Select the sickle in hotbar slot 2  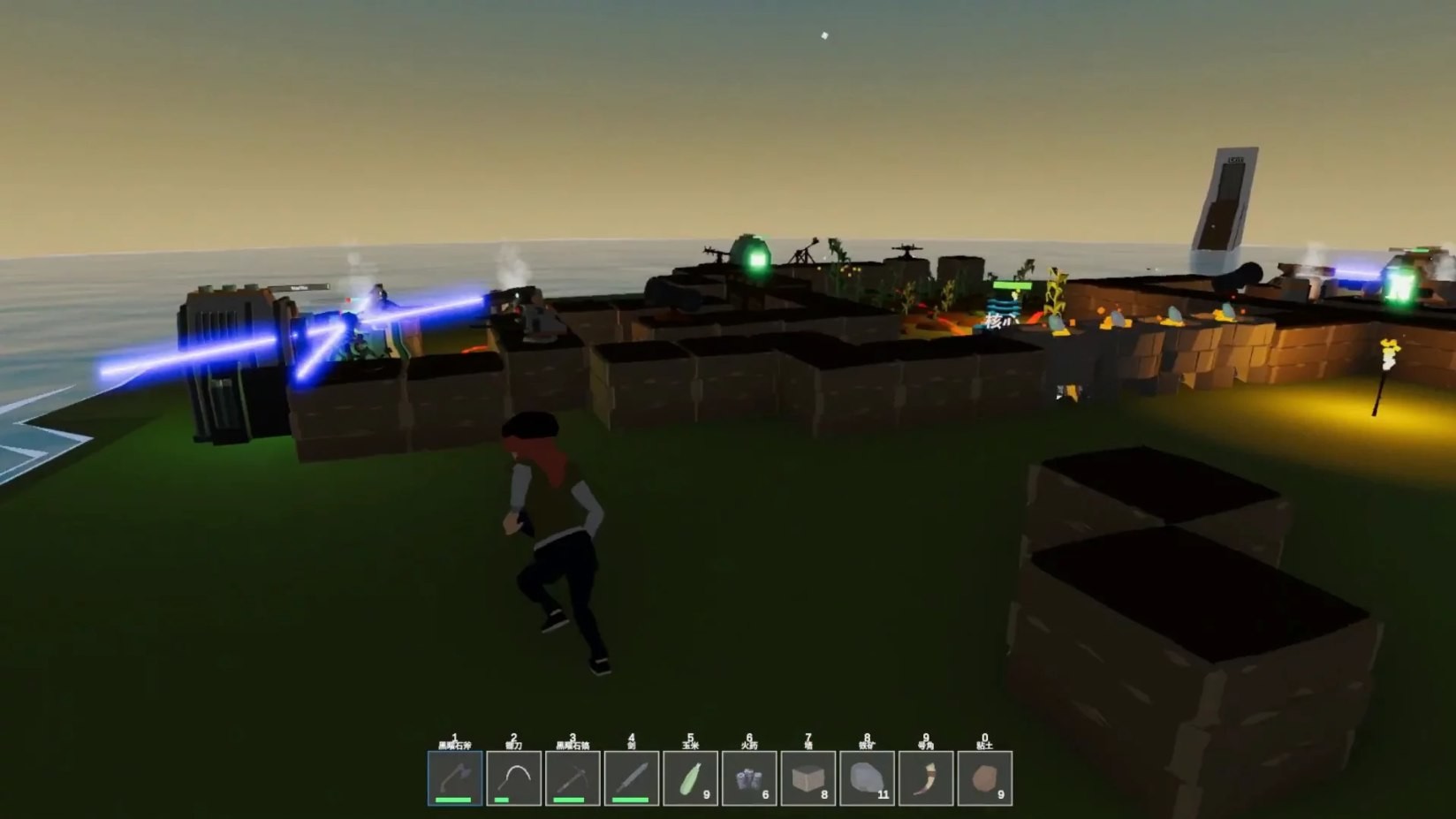513,777
